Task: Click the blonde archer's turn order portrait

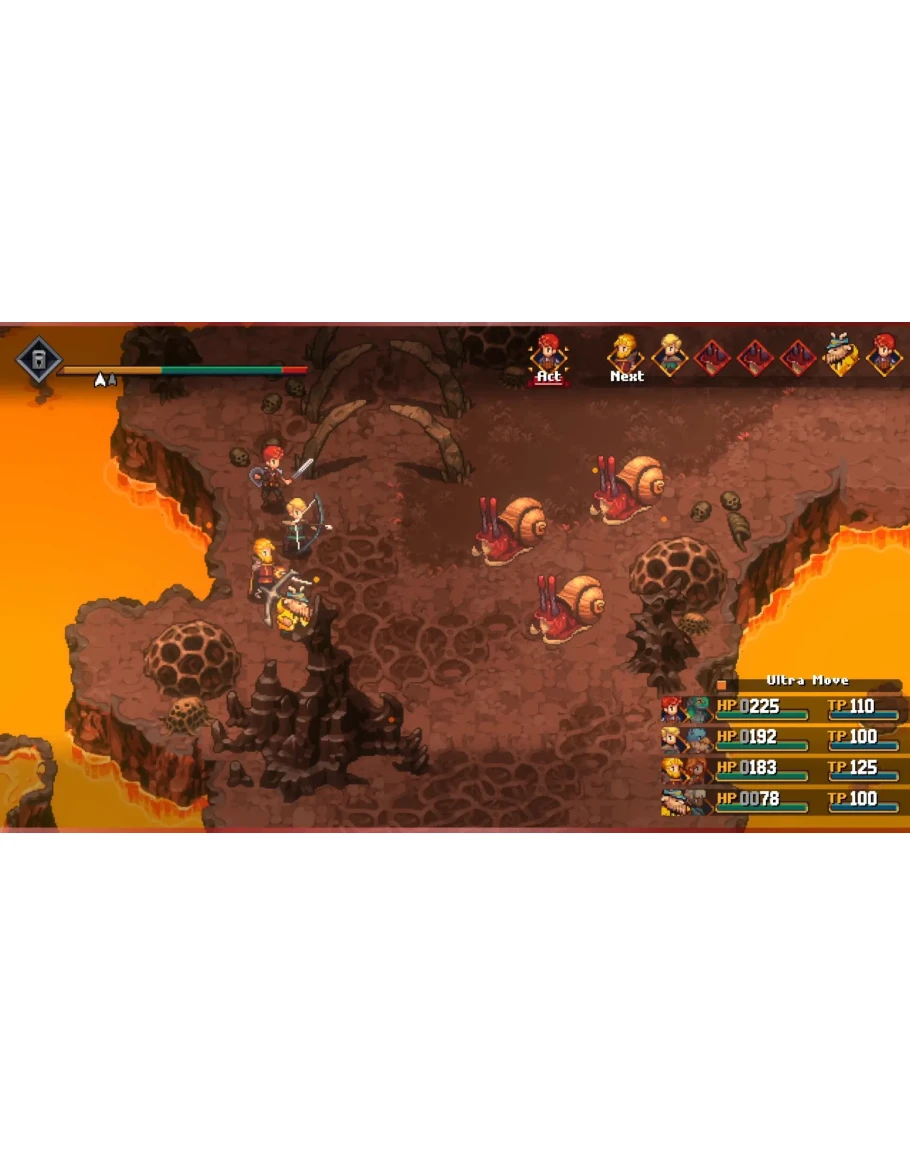Action: click(x=669, y=355)
